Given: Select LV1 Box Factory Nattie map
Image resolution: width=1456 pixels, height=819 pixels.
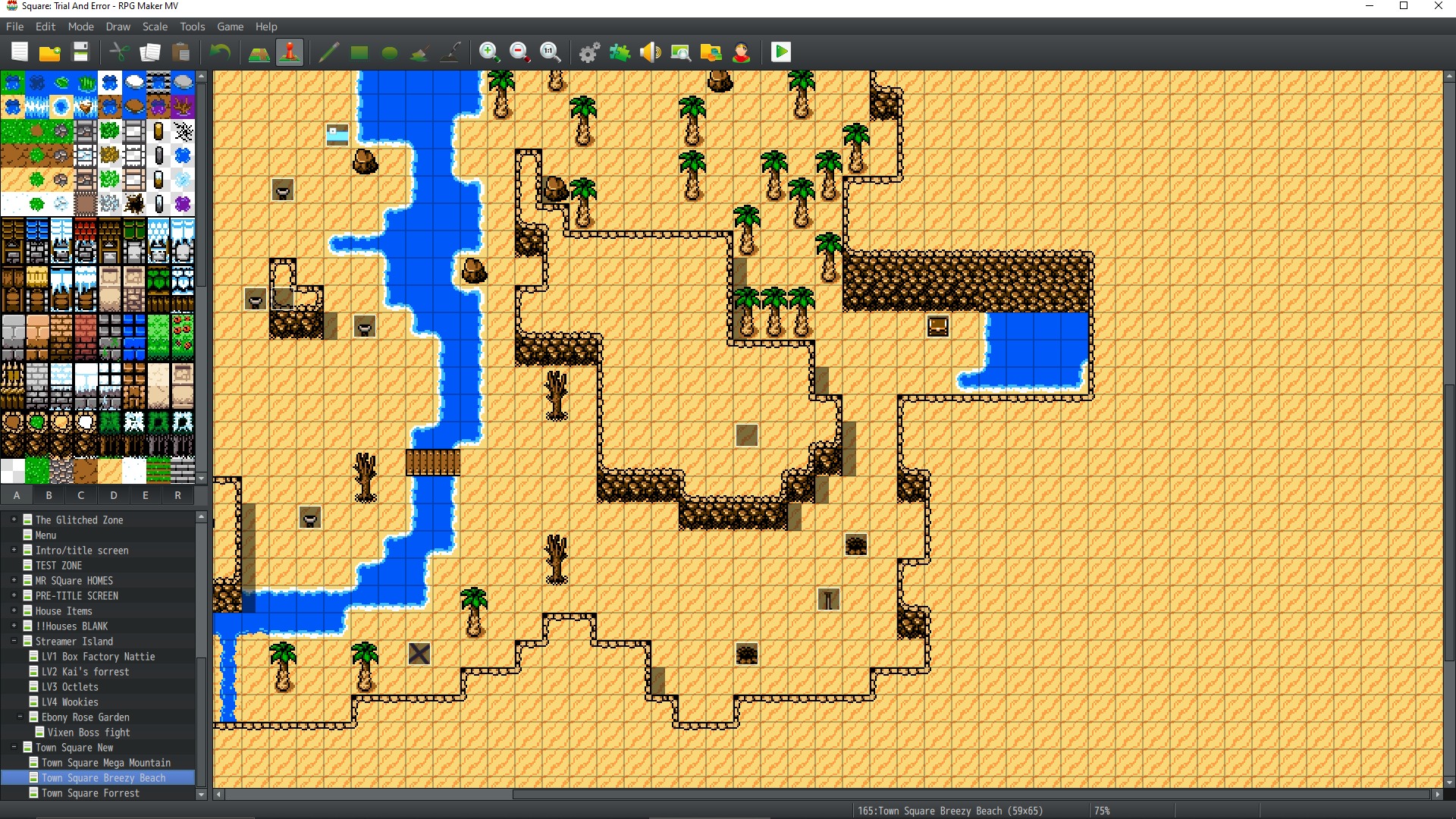Looking at the screenshot, I should (98, 657).
